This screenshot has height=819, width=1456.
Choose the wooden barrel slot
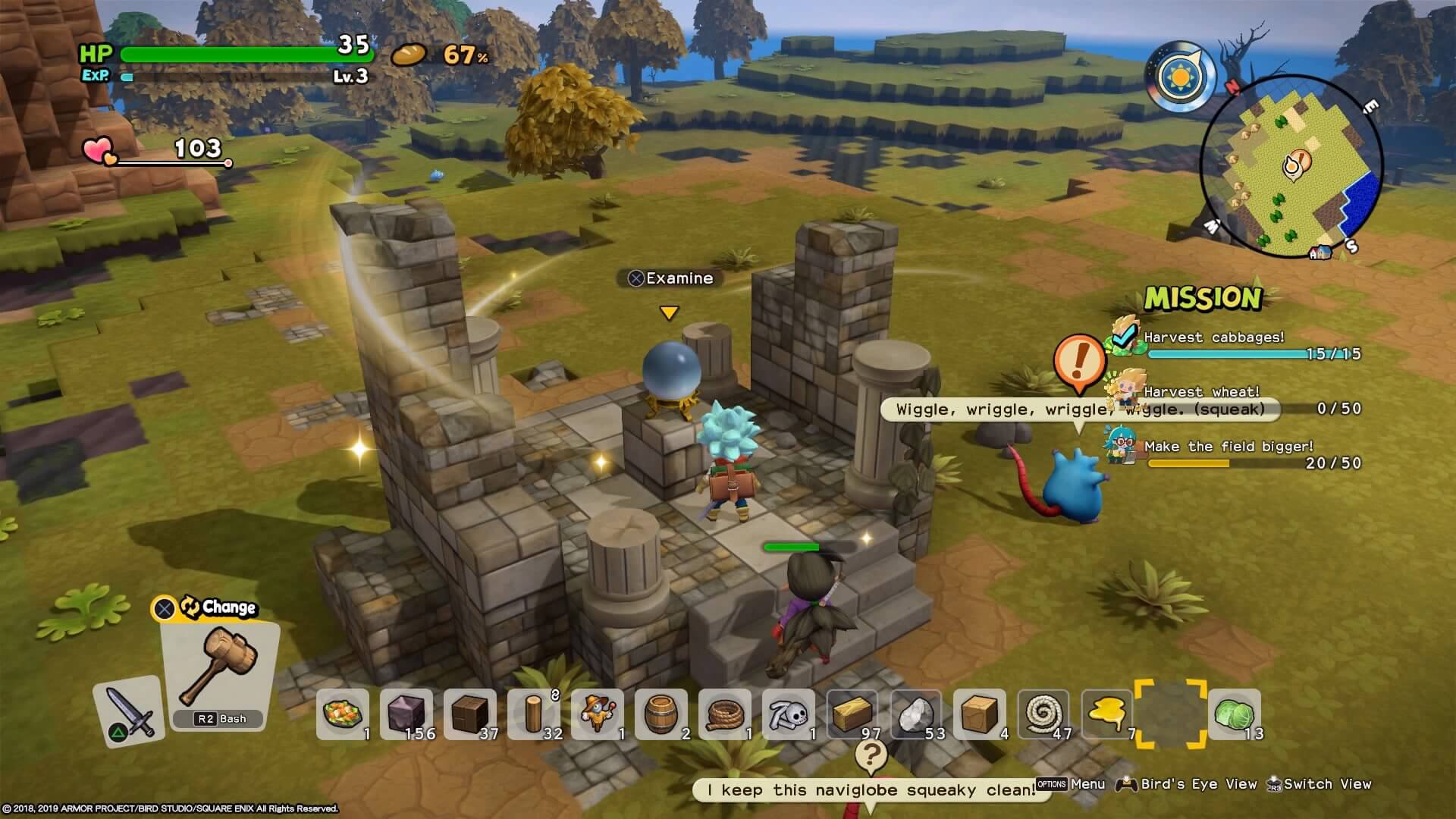(661, 714)
